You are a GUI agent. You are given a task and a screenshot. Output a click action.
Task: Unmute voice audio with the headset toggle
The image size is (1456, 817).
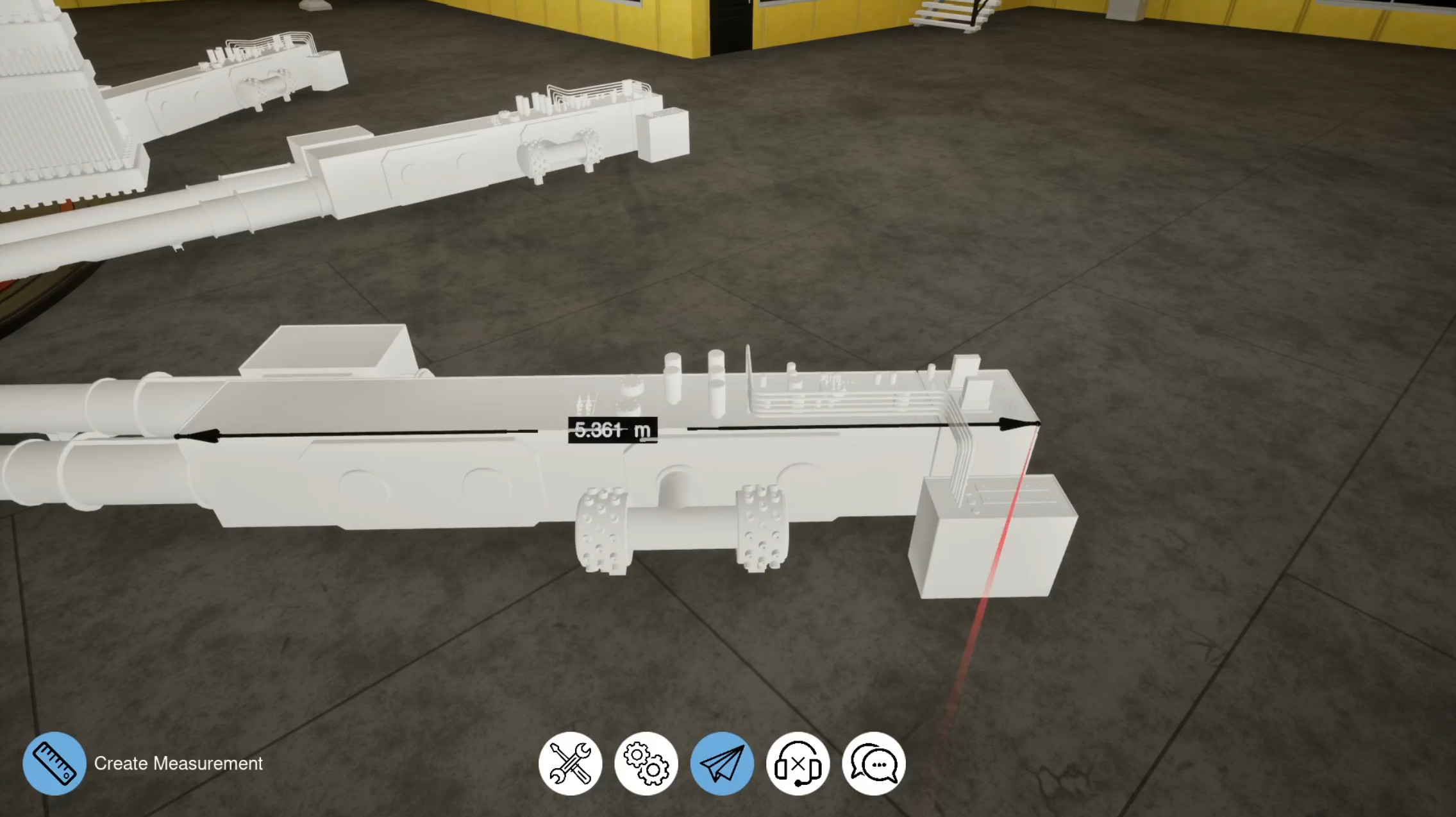click(799, 763)
